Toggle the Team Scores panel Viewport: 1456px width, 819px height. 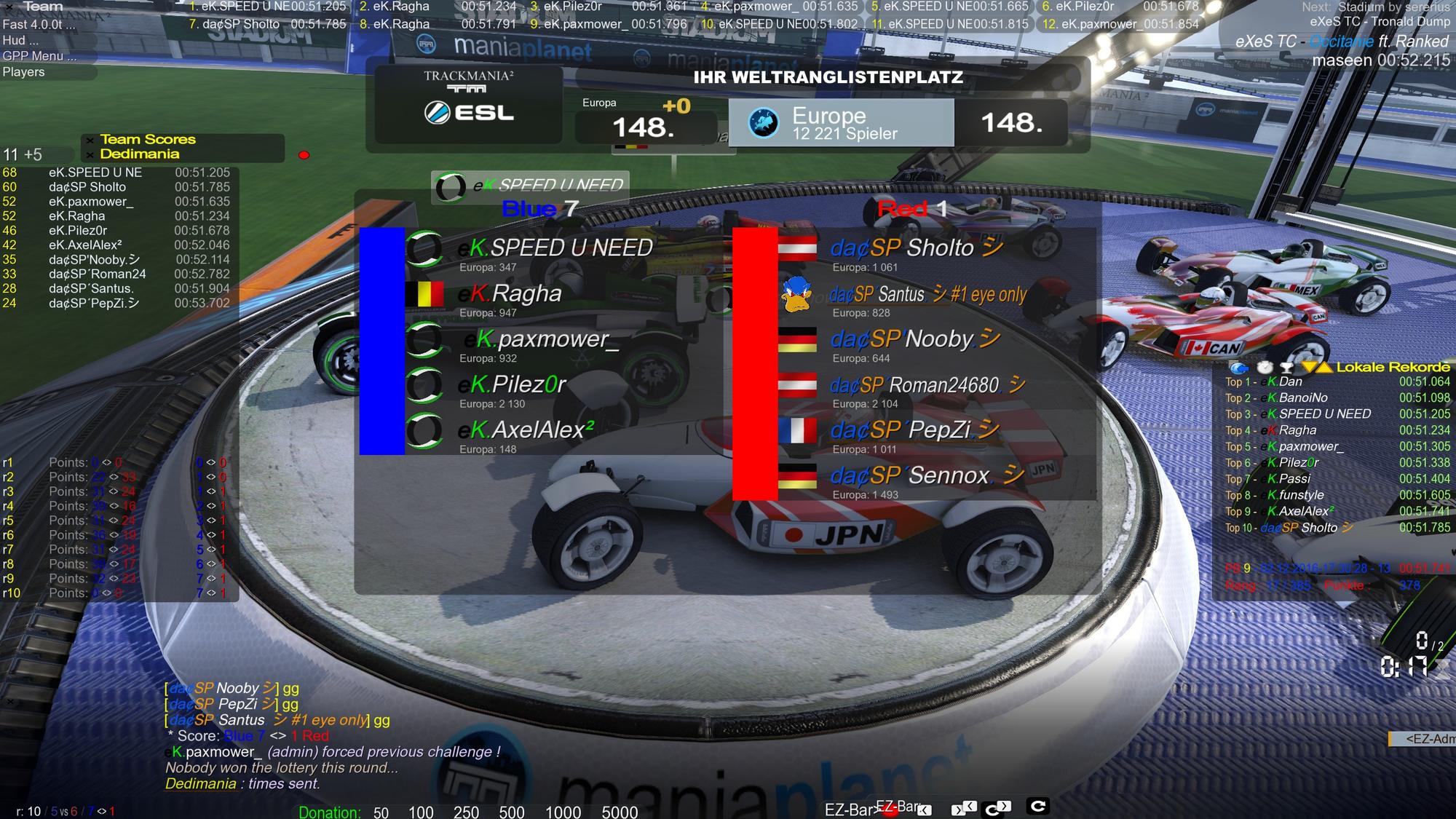[x=148, y=139]
